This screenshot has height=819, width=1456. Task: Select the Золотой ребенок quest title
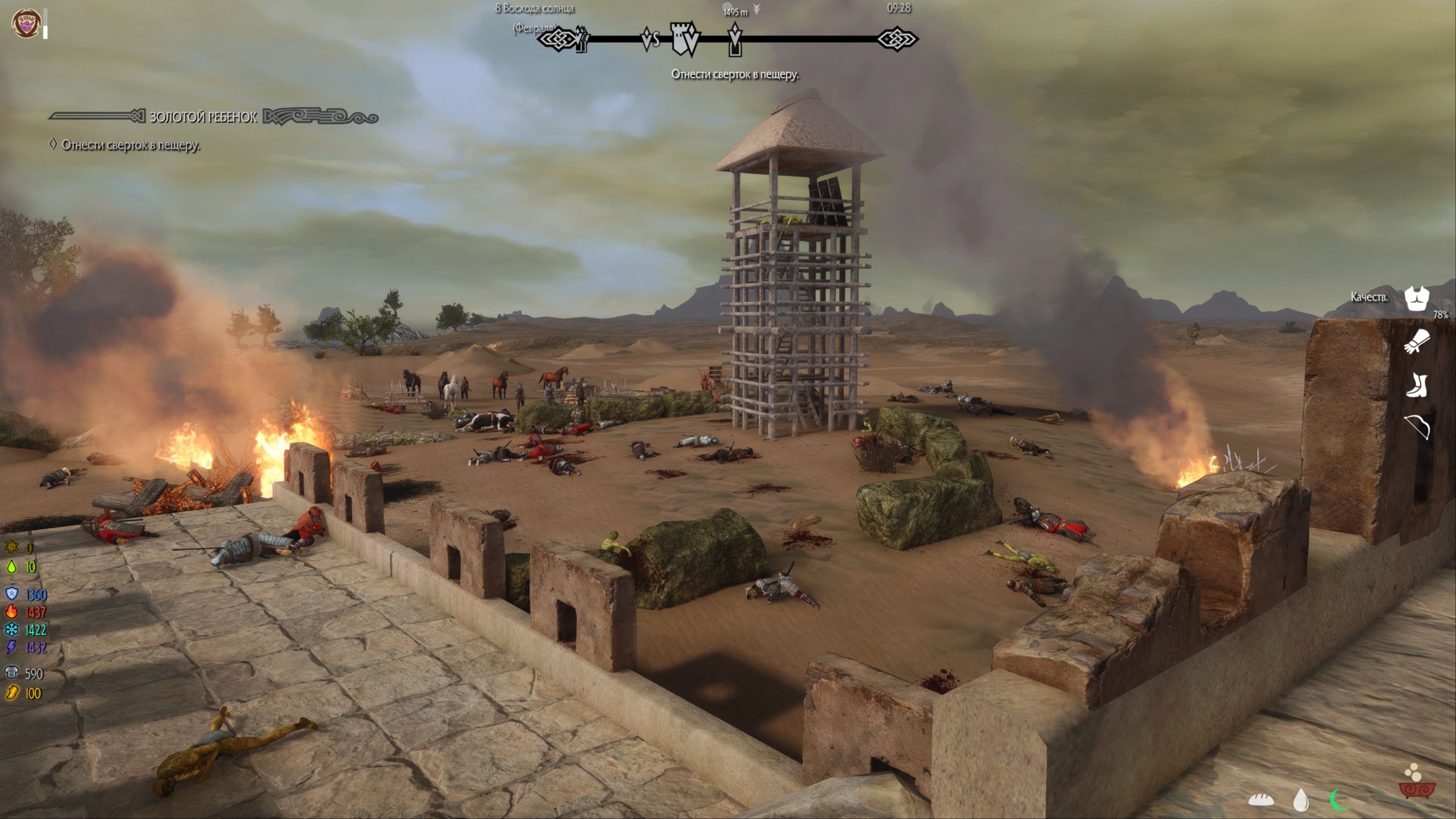pyautogui.click(x=203, y=117)
